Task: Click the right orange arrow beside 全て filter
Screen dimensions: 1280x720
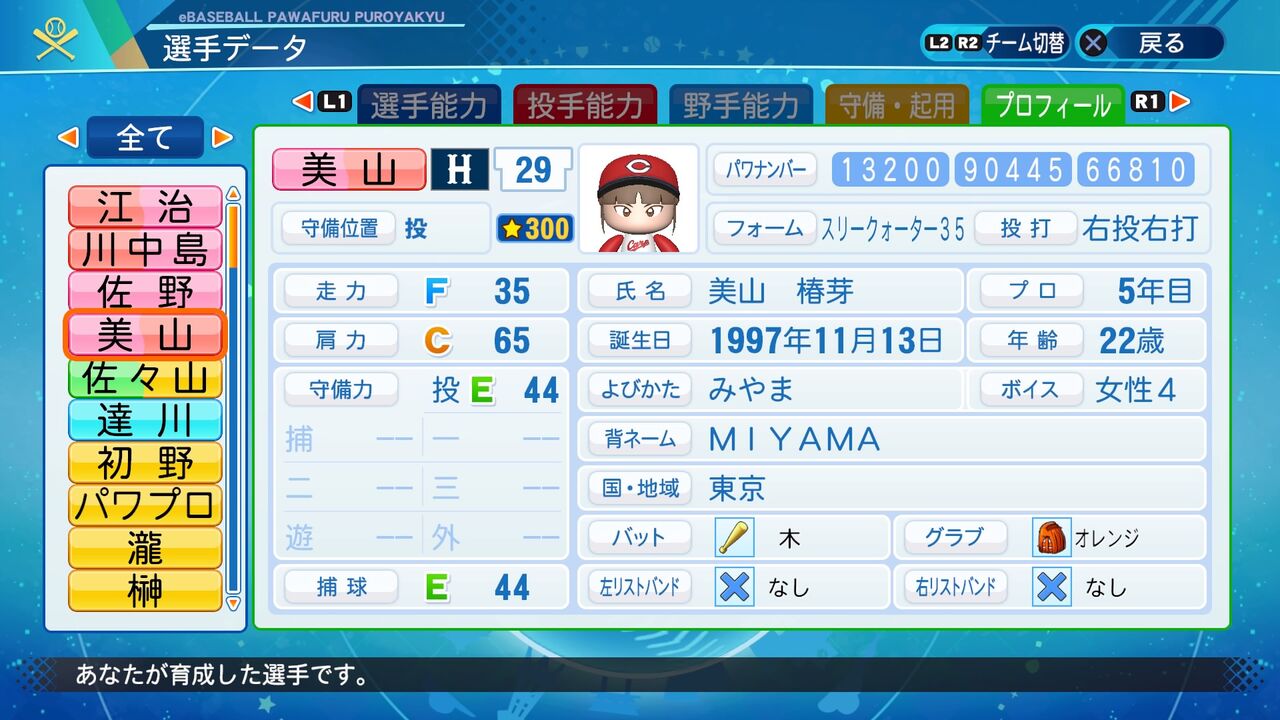Action: pos(222,136)
